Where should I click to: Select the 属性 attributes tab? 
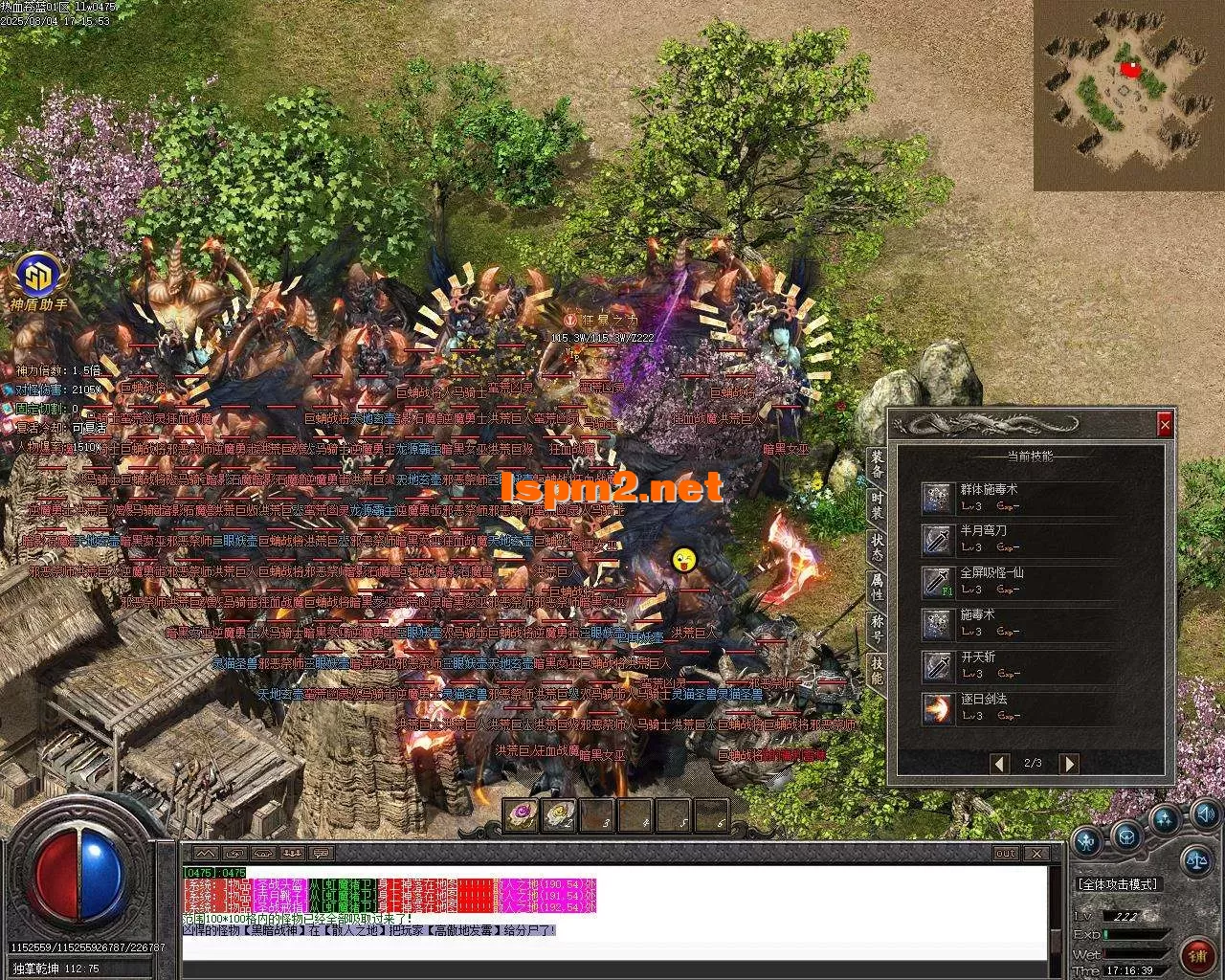pyautogui.click(x=877, y=586)
